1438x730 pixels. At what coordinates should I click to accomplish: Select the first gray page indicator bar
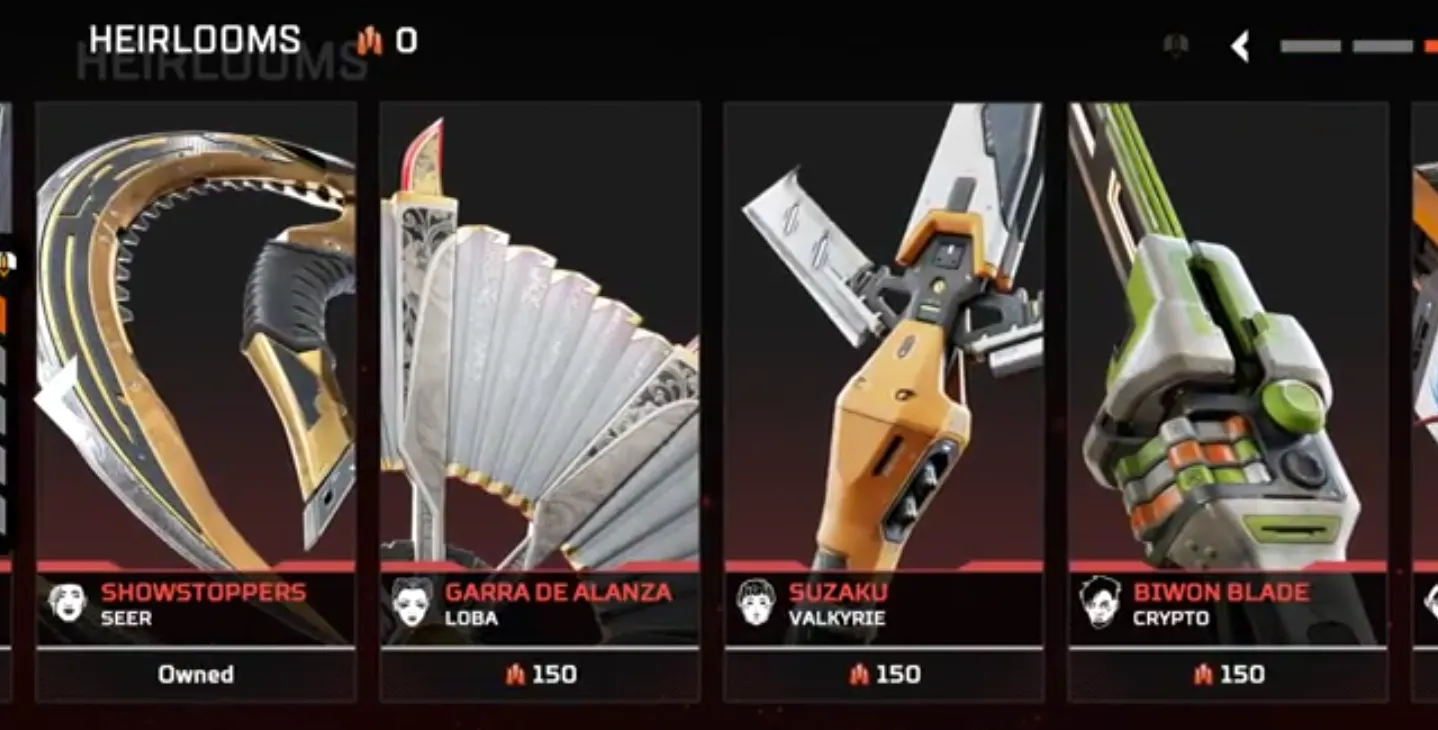[1310, 45]
